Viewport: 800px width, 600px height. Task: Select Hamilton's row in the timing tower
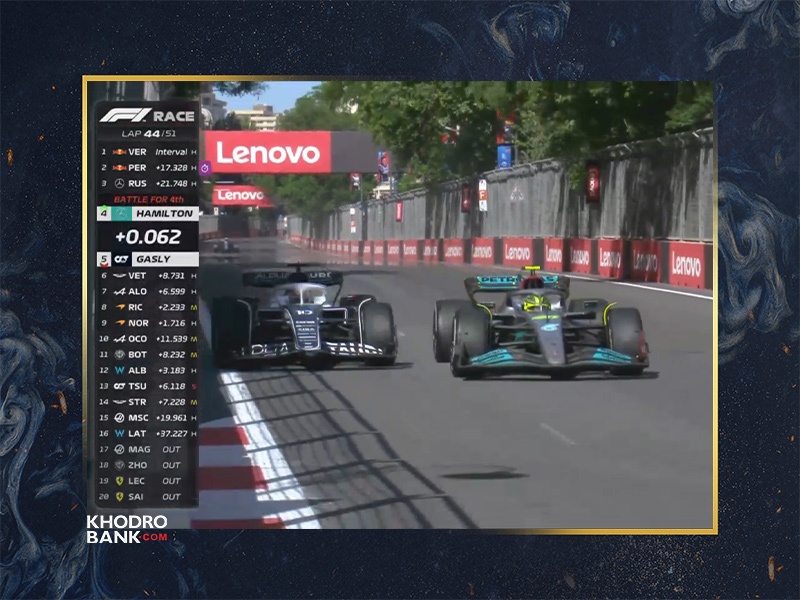click(148, 213)
